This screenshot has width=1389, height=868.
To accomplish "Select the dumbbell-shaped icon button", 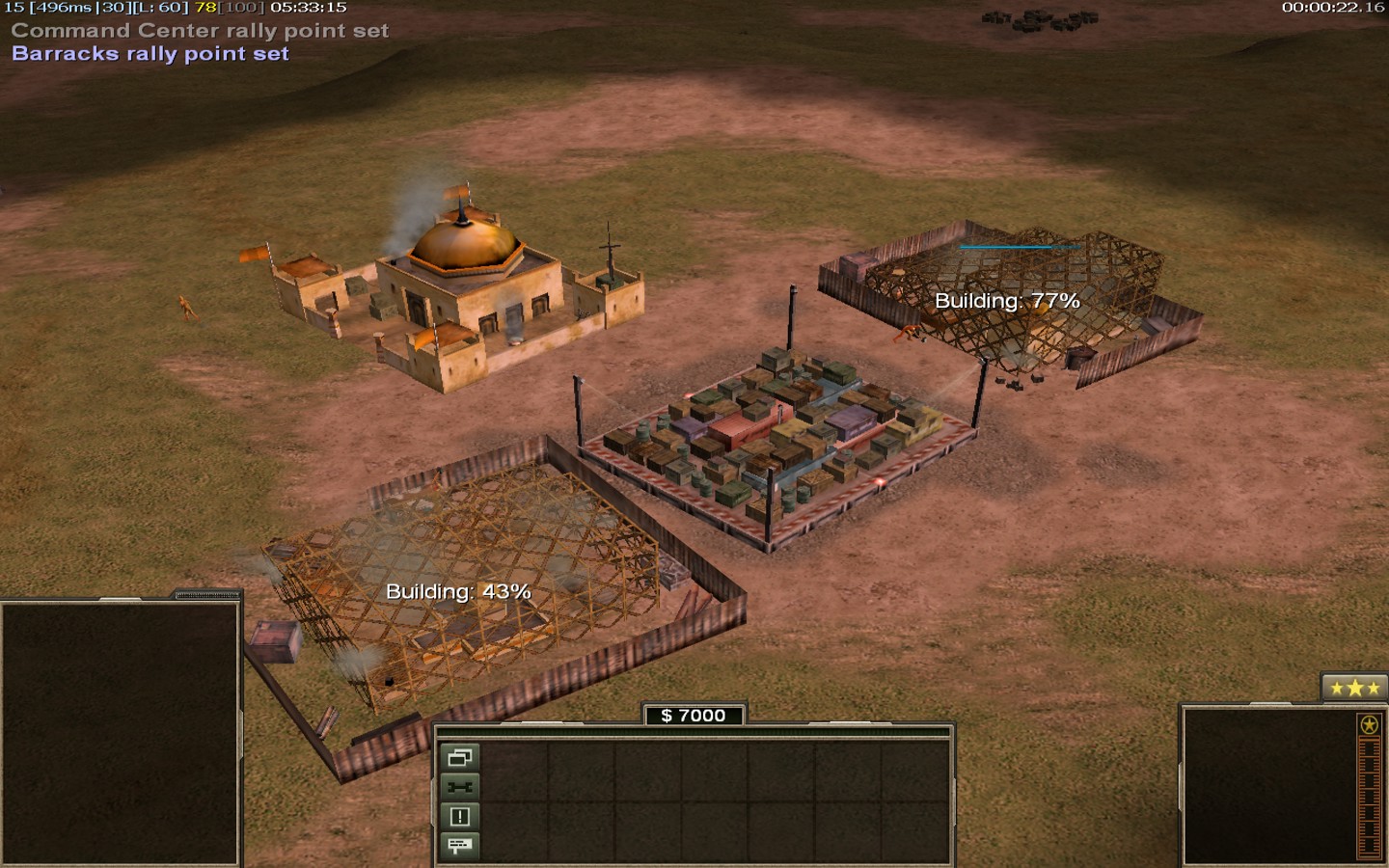I will click(x=460, y=787).
